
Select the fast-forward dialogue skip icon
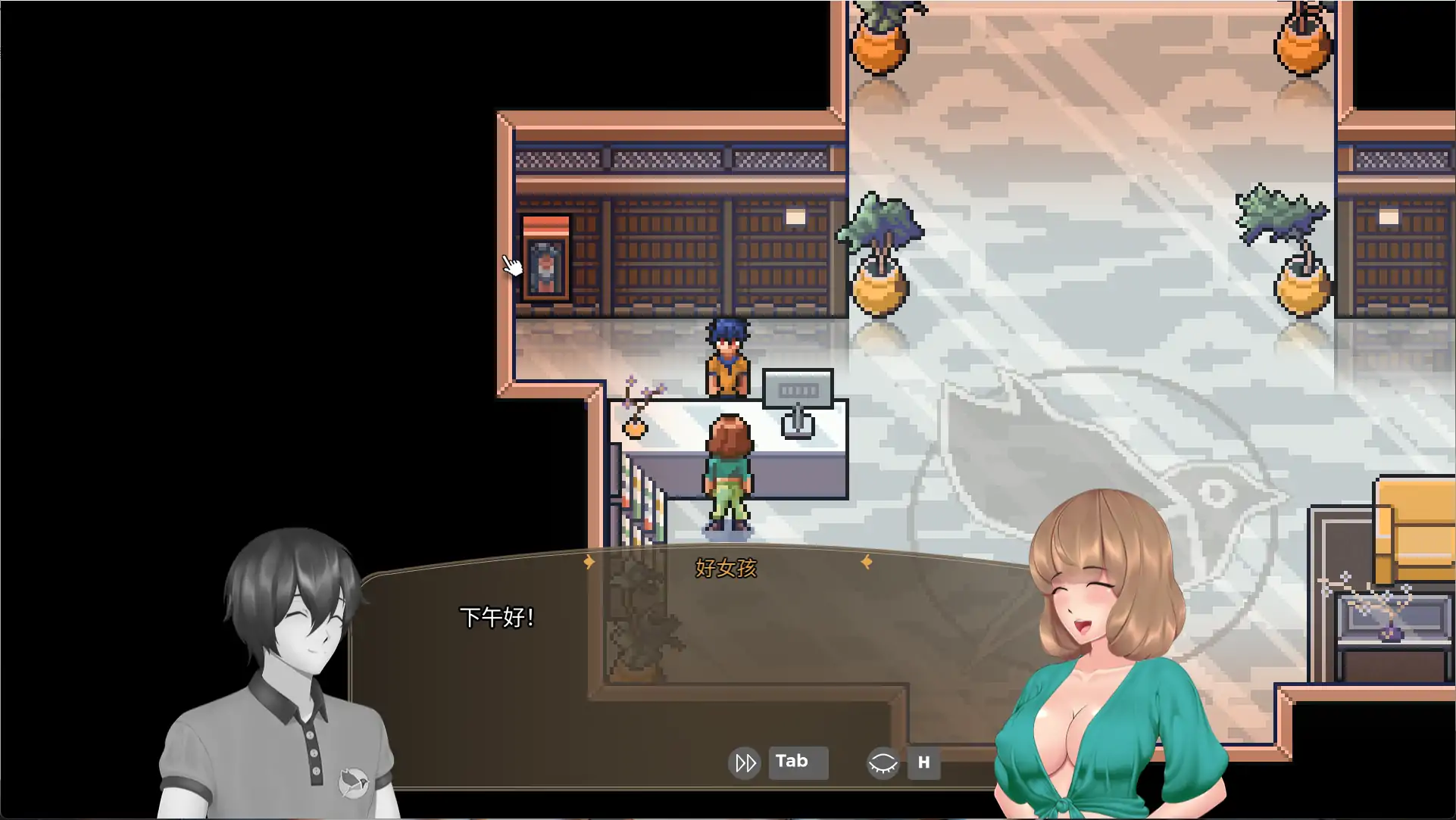745,762
